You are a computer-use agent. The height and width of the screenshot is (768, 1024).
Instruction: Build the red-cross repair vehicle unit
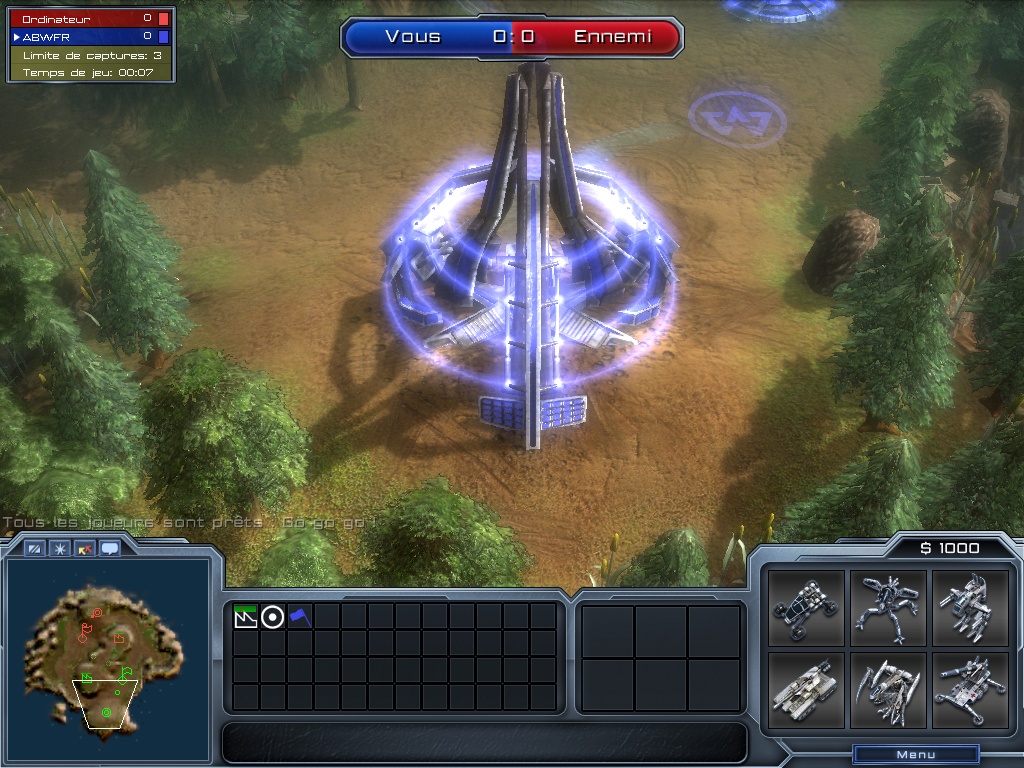[x=969, y=690]
